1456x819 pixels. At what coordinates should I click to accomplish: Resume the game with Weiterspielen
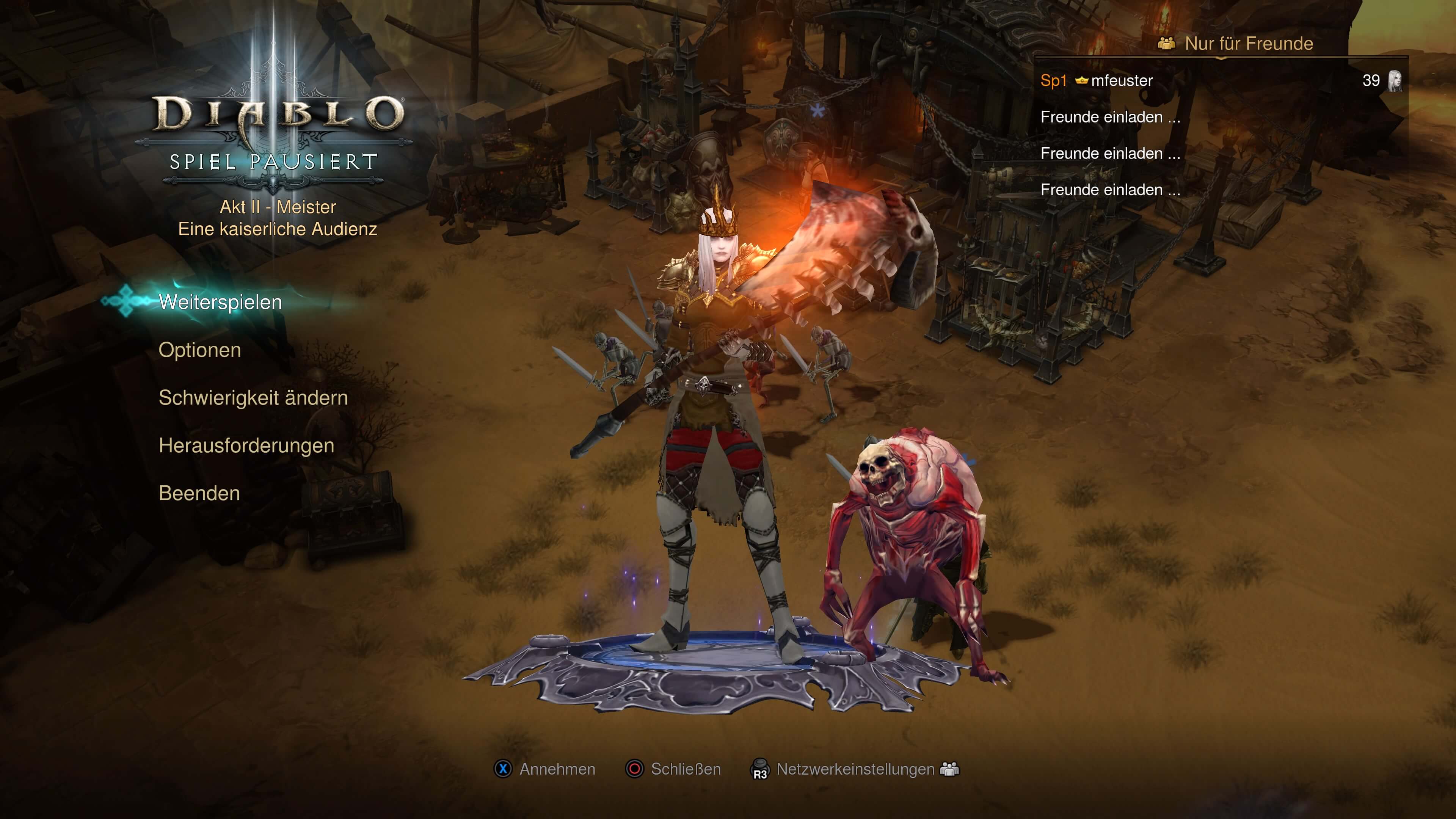point(220,303)
